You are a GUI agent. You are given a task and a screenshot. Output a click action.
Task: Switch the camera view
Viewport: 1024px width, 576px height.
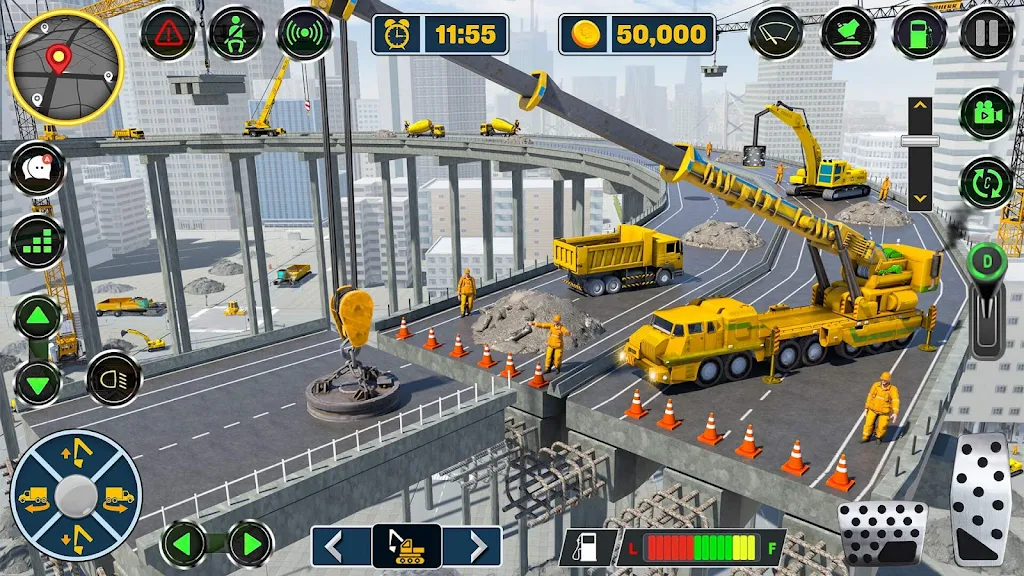[986, 113]
